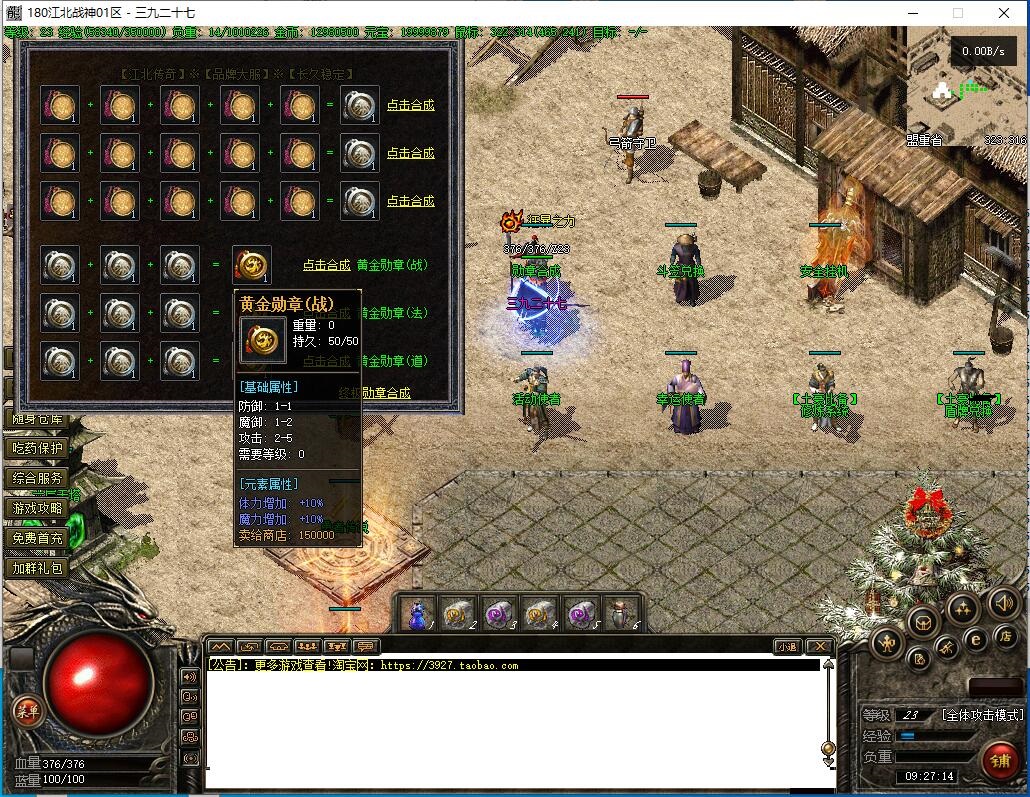Open the red 铺 stall button
1030x797 pixels.
[x=999, y=760]
